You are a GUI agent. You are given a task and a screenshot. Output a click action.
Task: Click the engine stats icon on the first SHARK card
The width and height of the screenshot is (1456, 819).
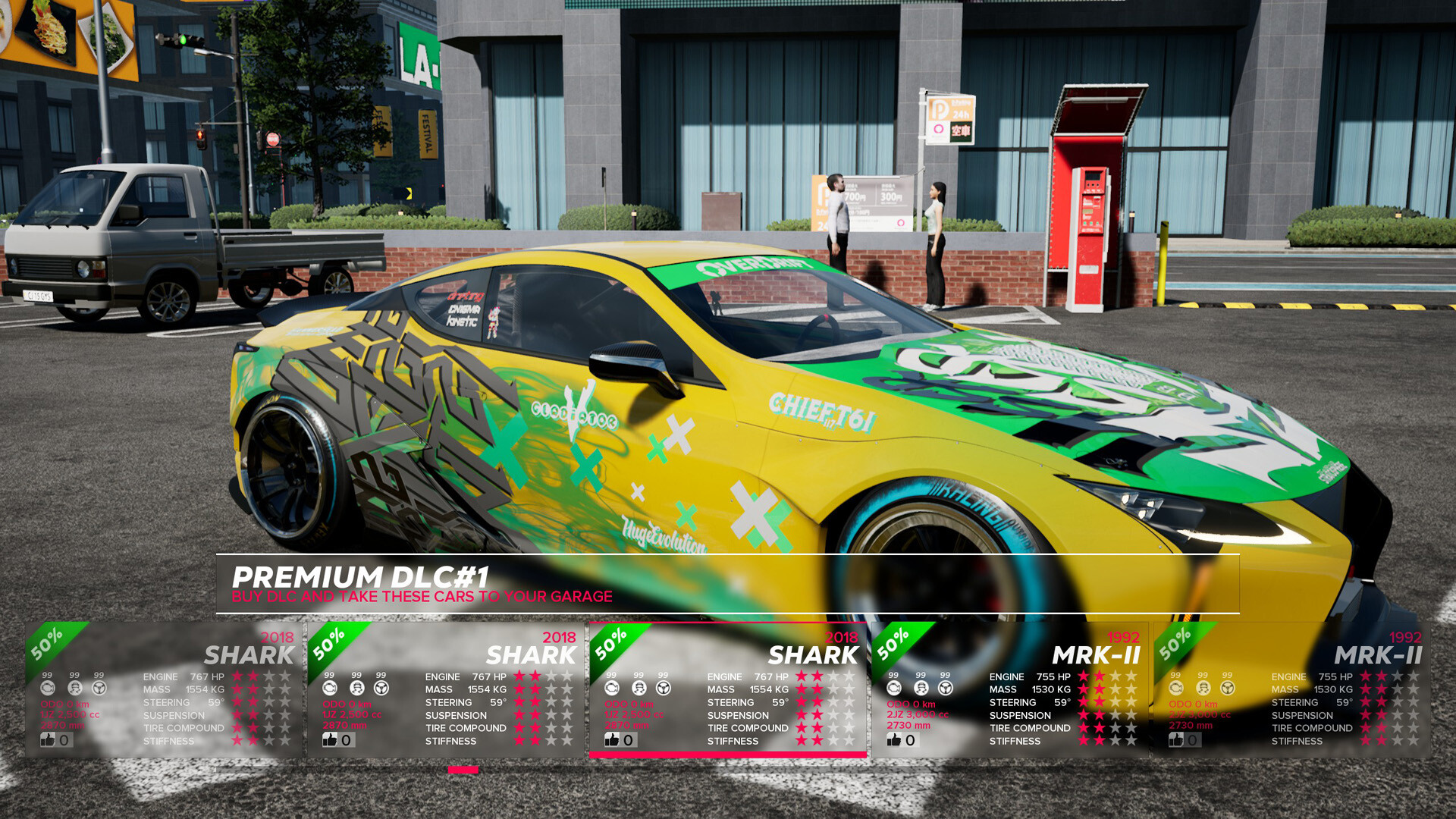49,687
